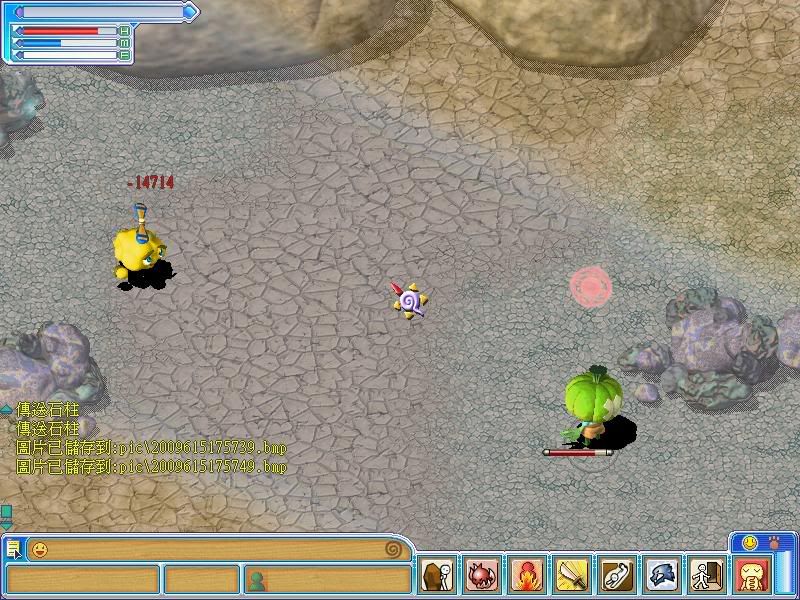Click the spiral icon at chat bar end
This screenshot has height=600, width=800.
[397, 549]
